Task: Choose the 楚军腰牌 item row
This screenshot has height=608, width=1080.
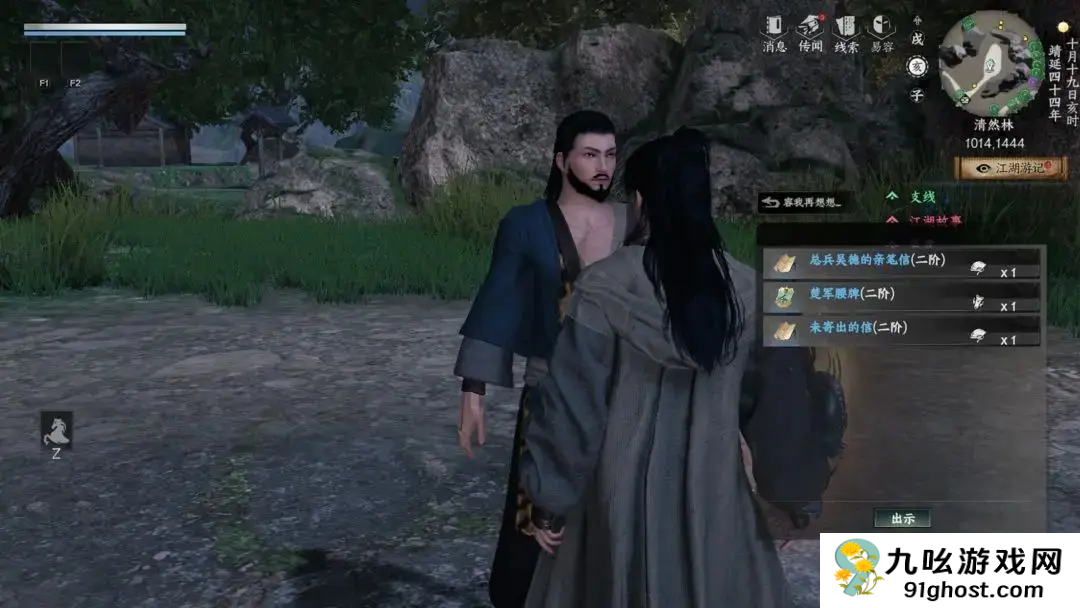Action: [x=900, y=296]
